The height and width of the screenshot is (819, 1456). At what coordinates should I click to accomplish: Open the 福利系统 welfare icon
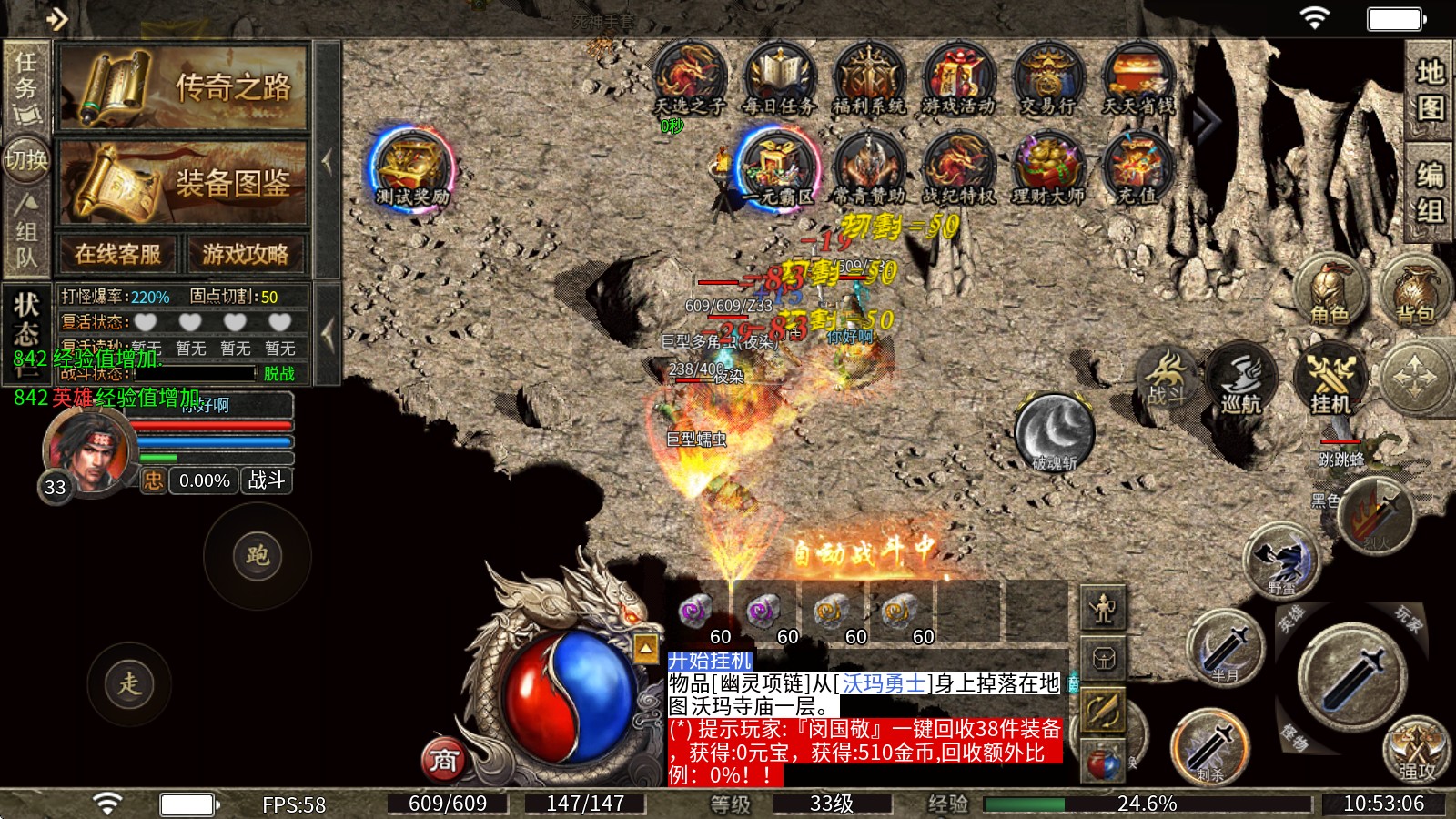(868, 79)
